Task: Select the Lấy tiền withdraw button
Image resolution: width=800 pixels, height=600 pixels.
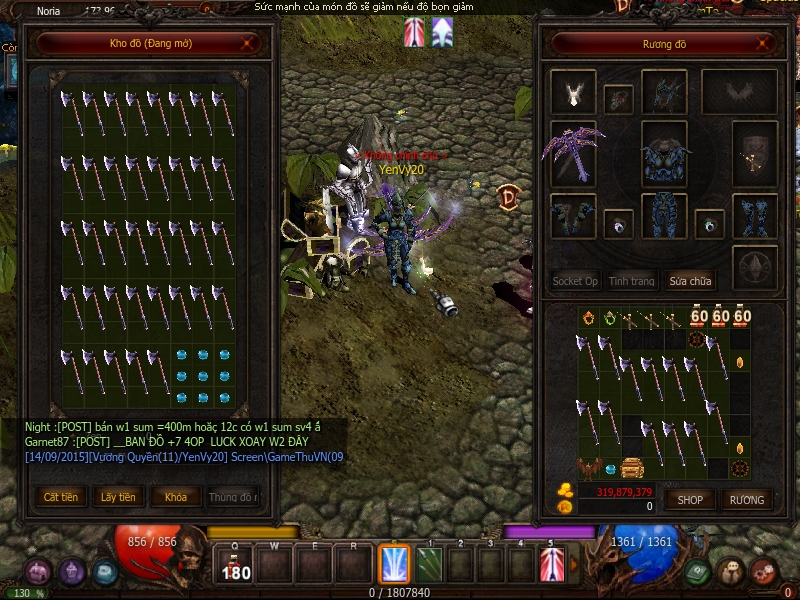Action: click(118, 497)
